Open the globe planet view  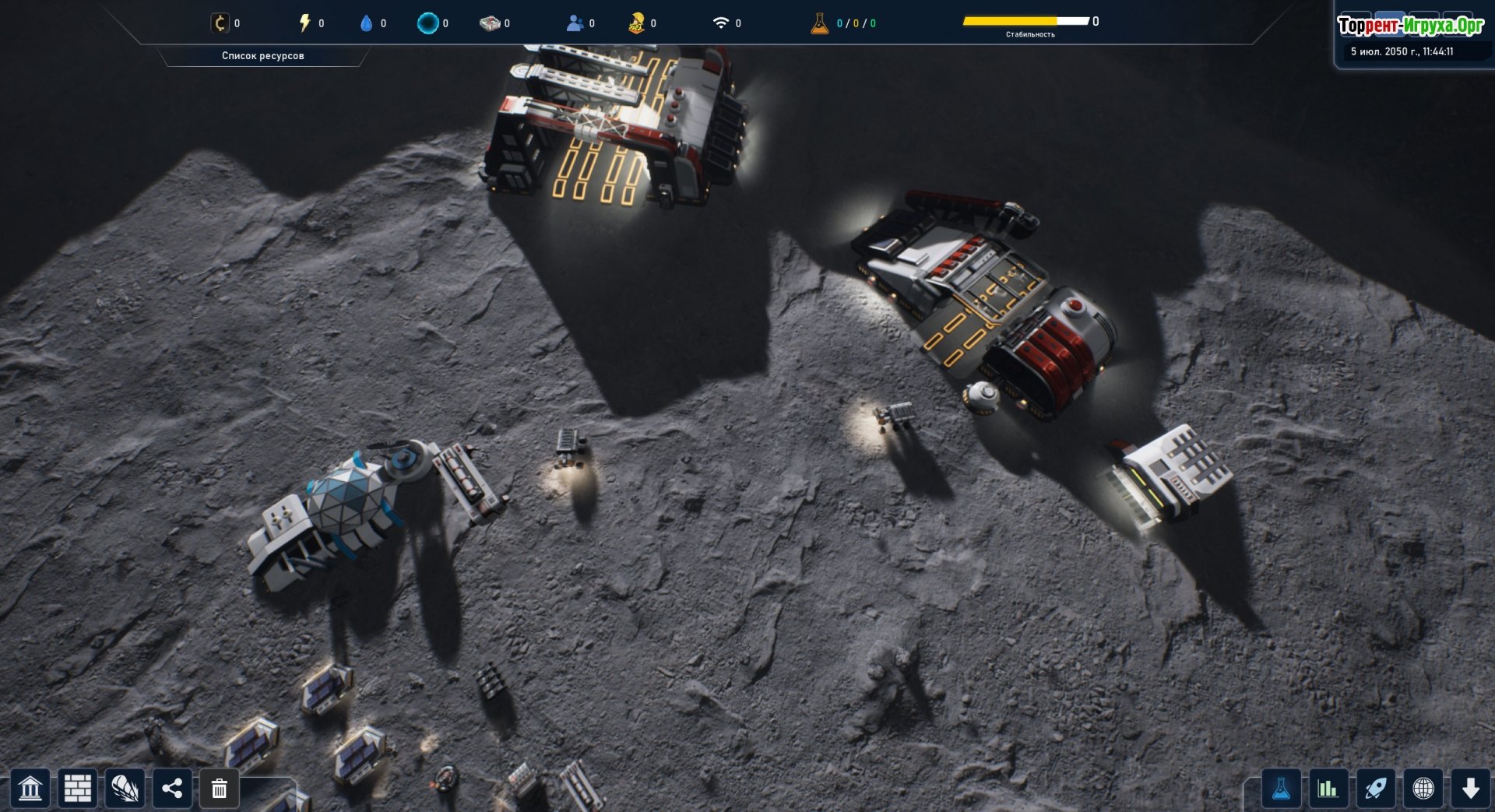pyautogui.click(x=1423, y=789)
